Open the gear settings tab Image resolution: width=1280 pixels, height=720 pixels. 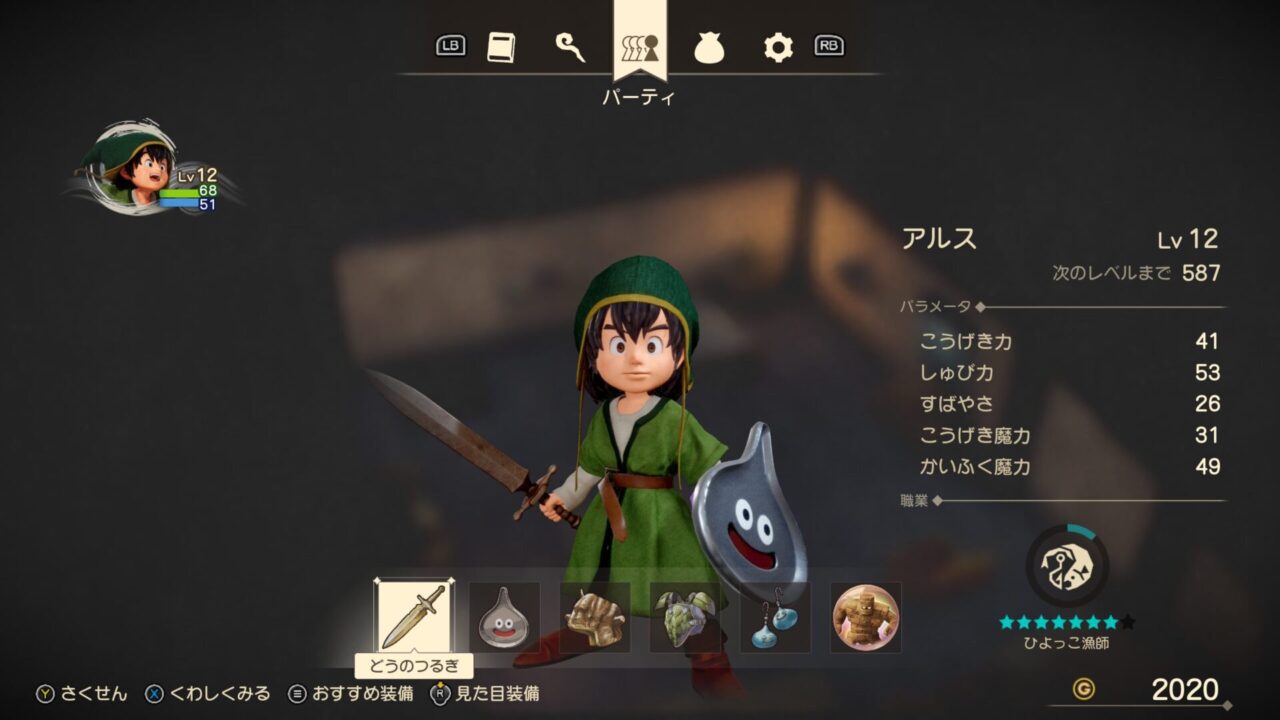[778, 47]
